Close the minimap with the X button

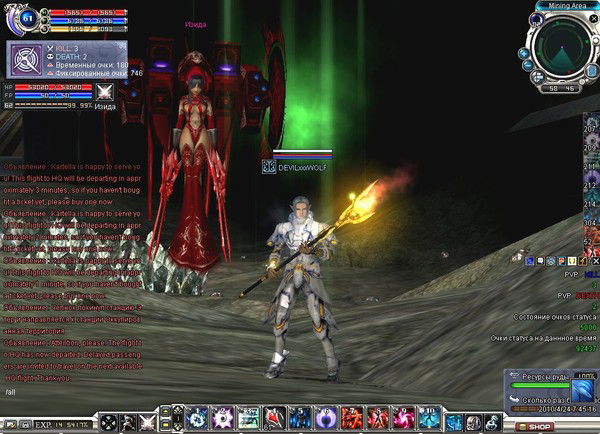(x=591, y=19)
